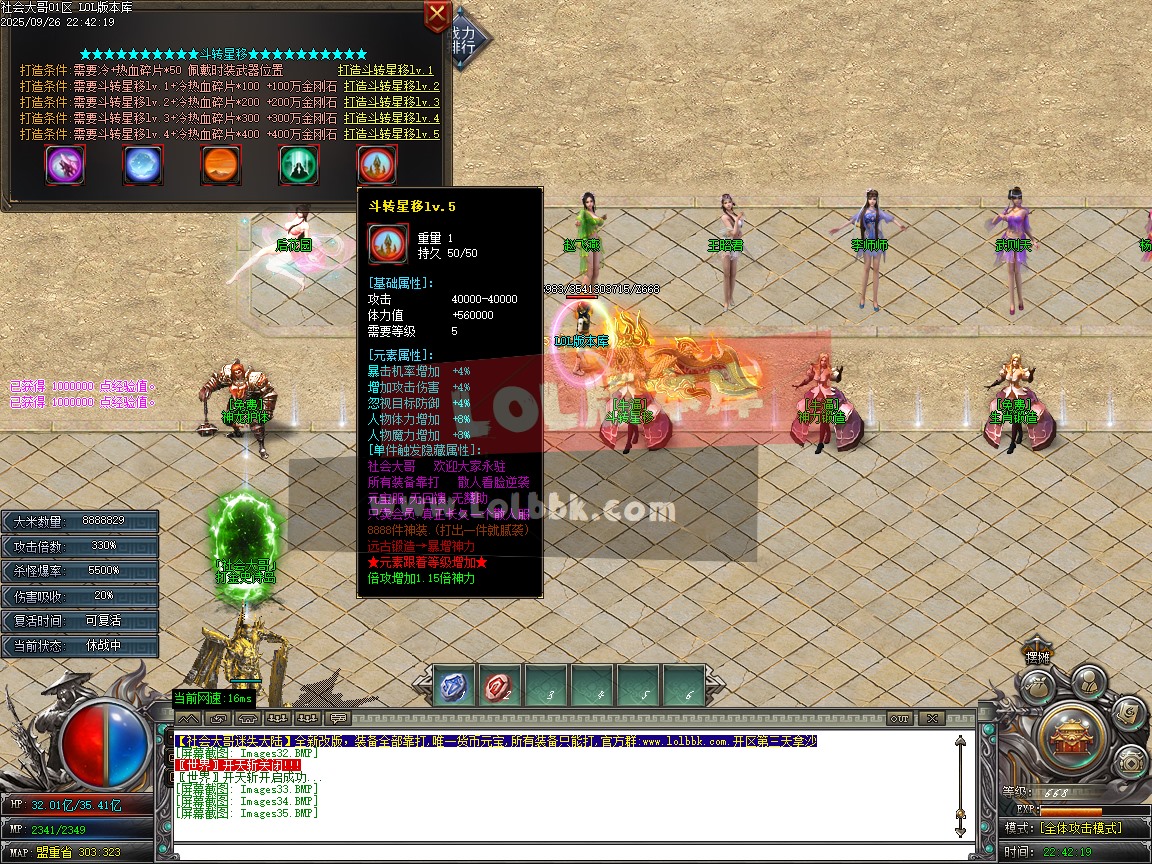Toggle the chat window OUT button

coord(900,718)
